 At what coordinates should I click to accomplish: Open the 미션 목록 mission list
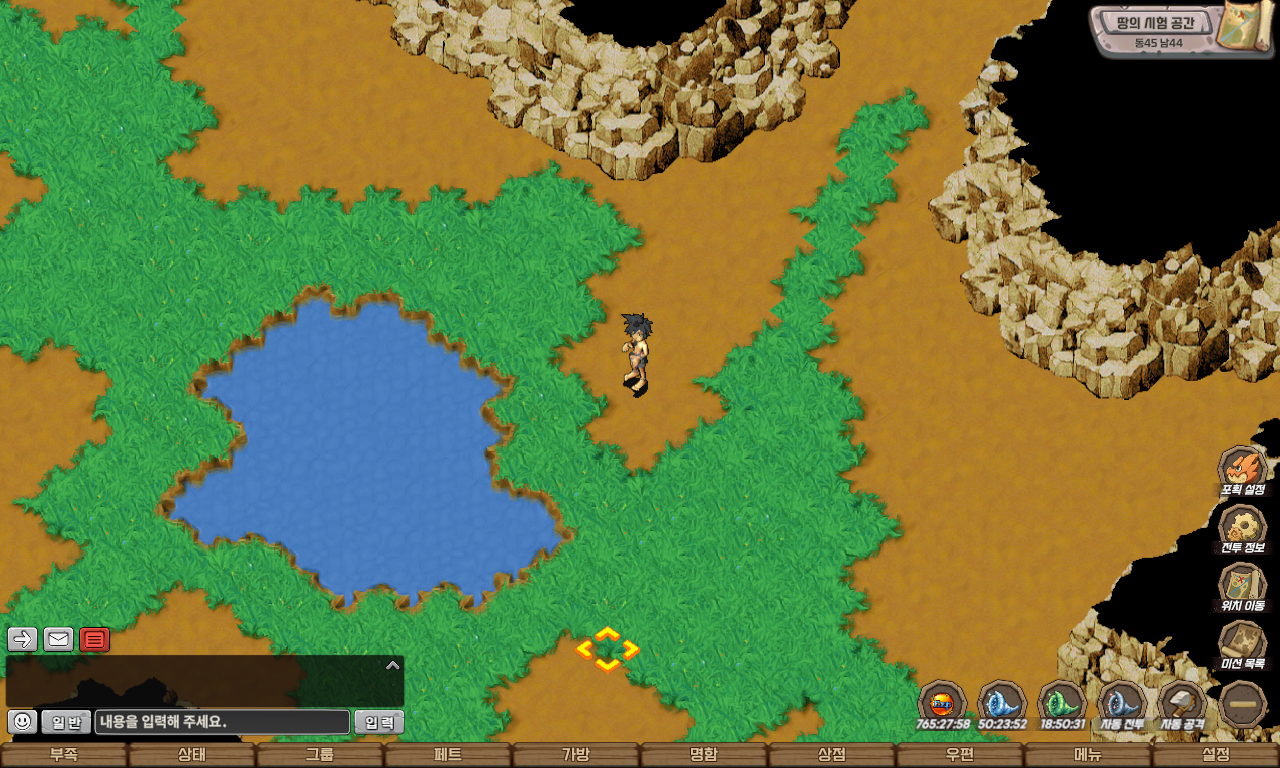click(1242, 644)
